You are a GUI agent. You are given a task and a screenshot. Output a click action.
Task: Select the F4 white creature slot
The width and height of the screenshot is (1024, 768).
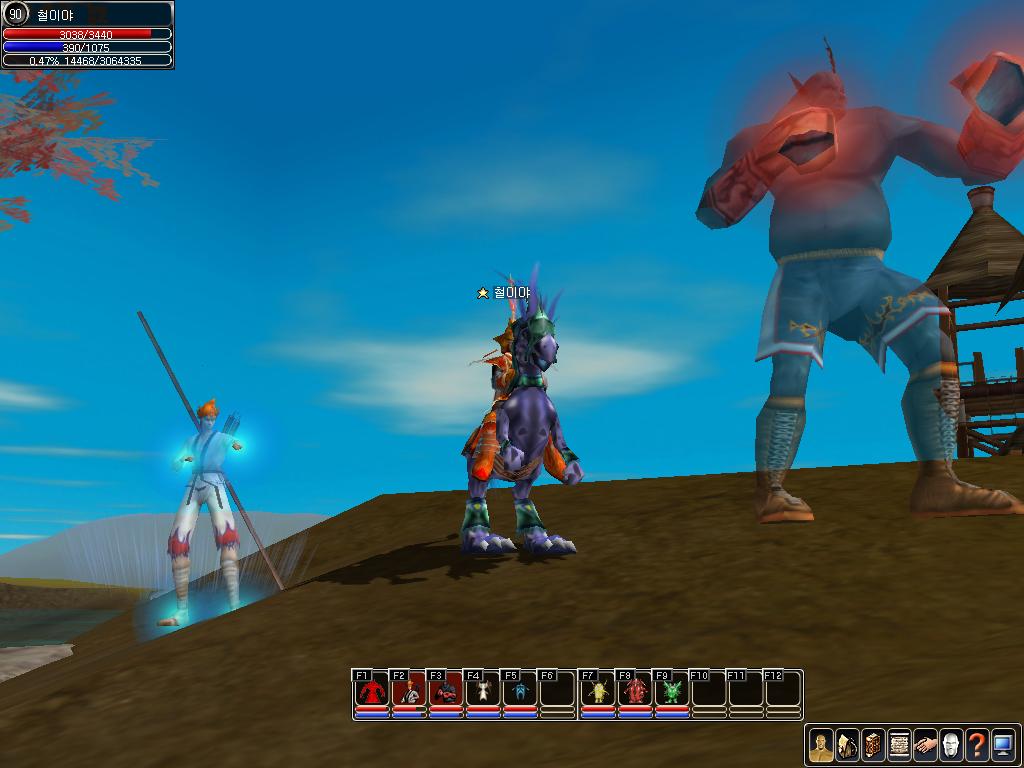(x=483, y=690)
